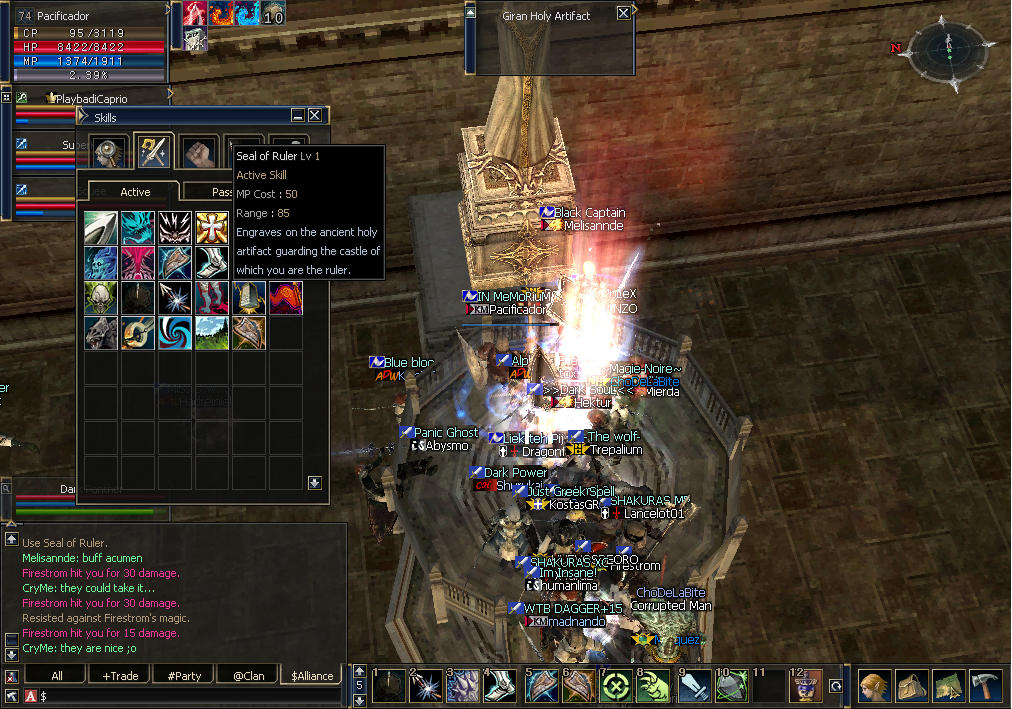Select the green skull skill icon
Viewport: 1012px width, 709px height.
pos(100,298)
